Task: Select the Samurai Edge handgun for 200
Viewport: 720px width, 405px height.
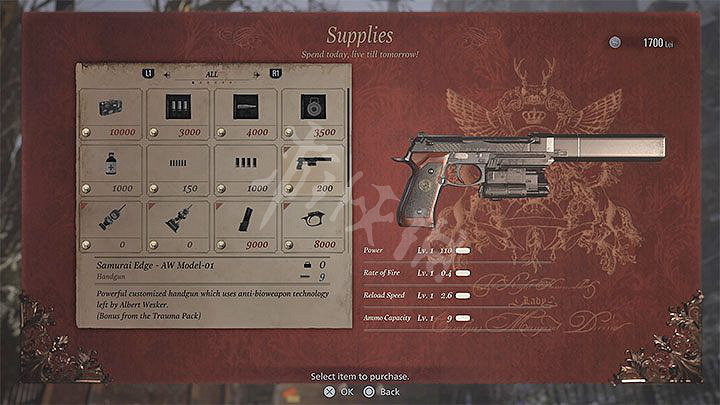Action: (x=313, y=170)
